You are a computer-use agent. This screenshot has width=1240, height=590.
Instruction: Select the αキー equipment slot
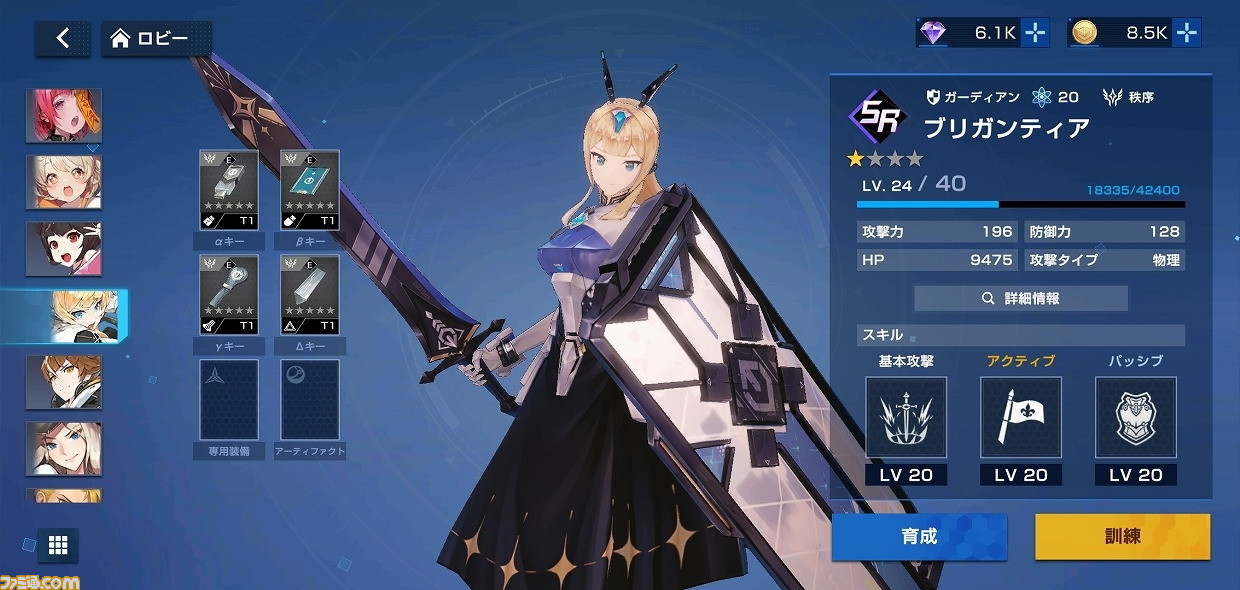229,190
